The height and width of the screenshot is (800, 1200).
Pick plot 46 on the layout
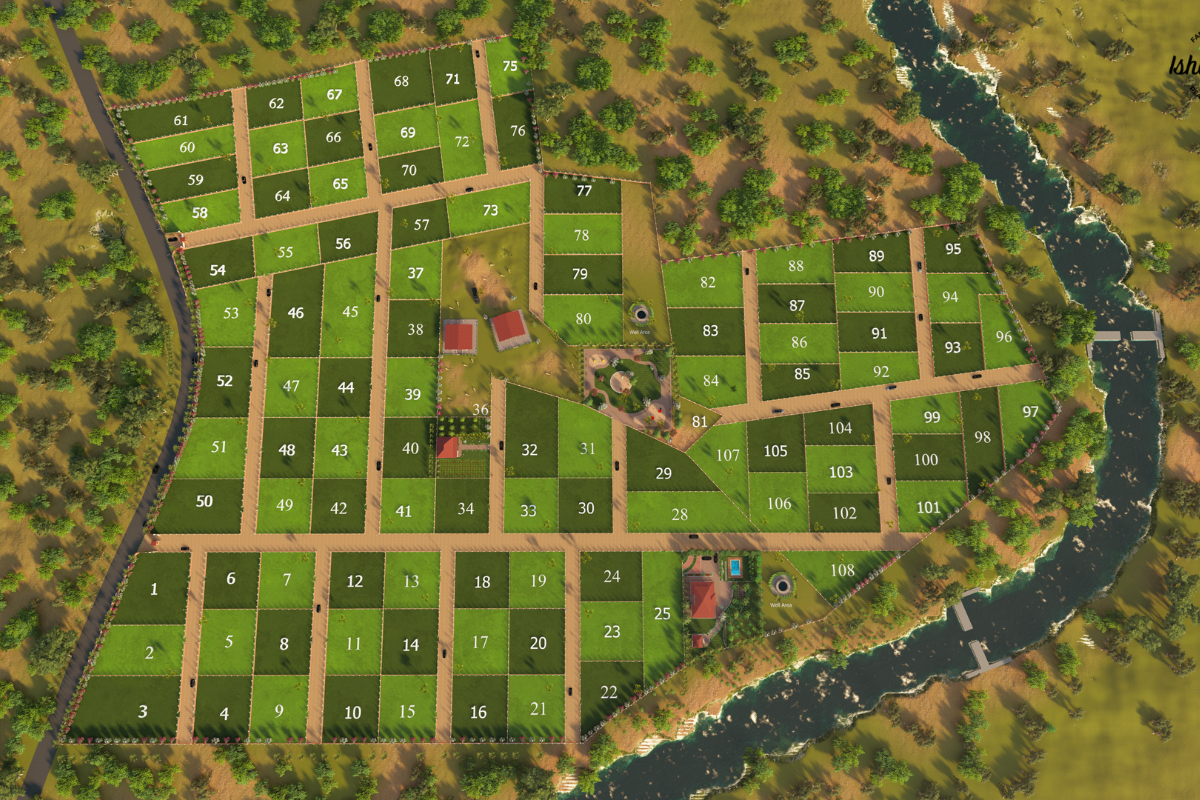[296, 313]
